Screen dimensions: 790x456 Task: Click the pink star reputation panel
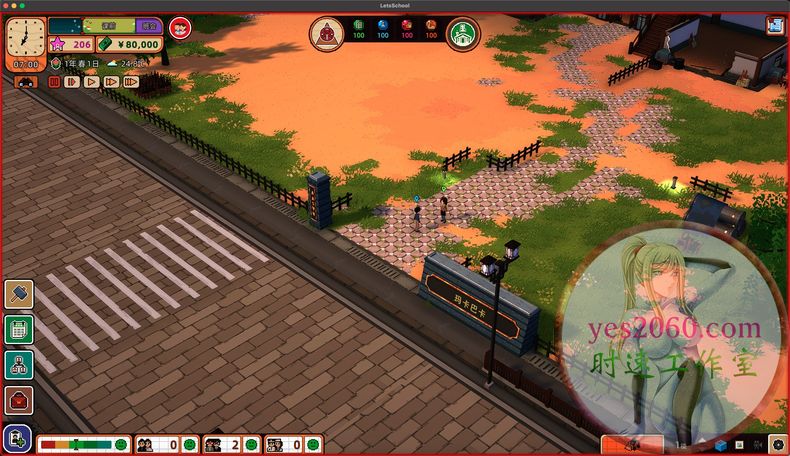pyautogui.click(x=71, y=44)
